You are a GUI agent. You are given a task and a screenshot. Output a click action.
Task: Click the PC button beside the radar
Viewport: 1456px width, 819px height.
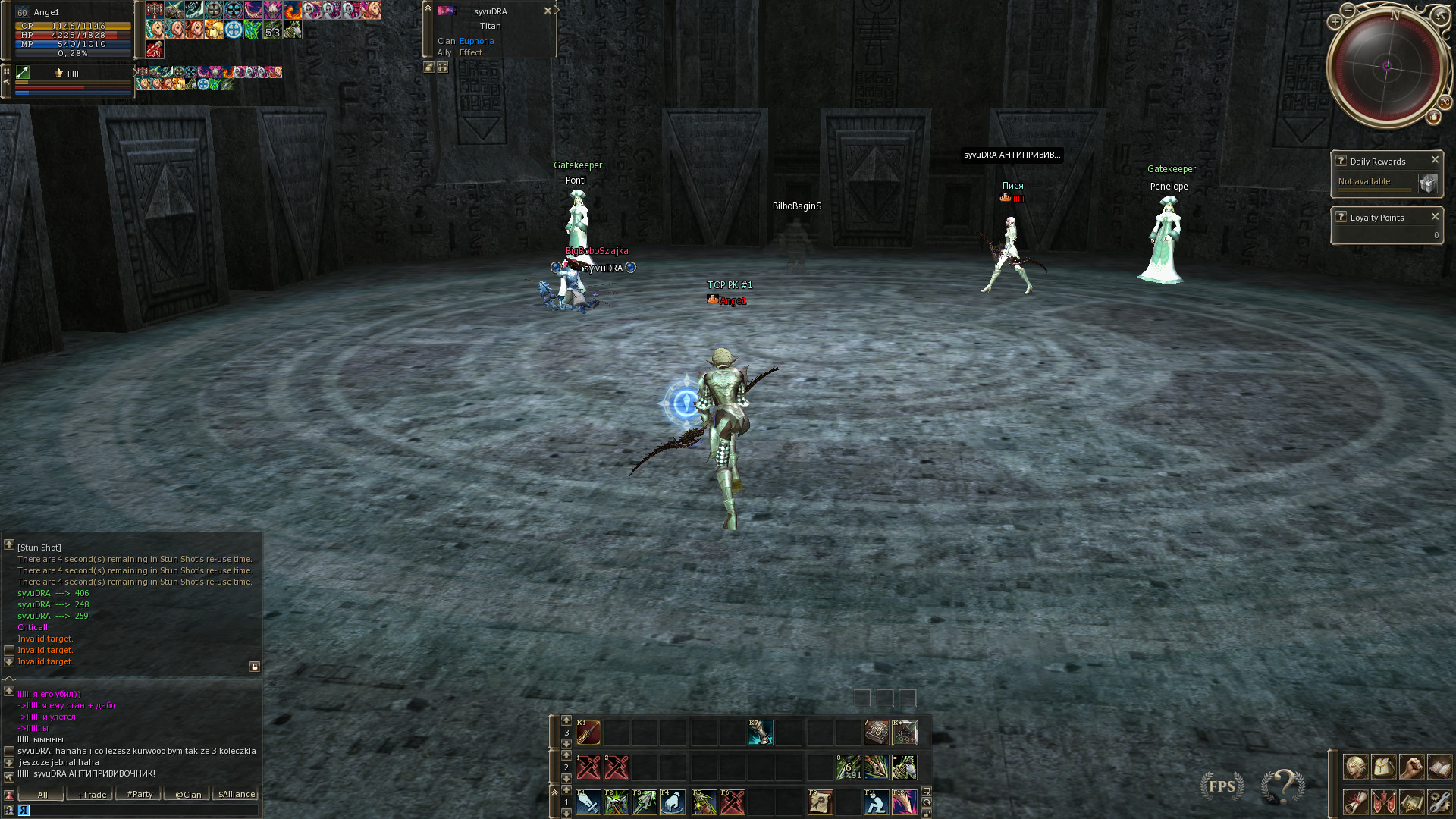pos(1445,102)
